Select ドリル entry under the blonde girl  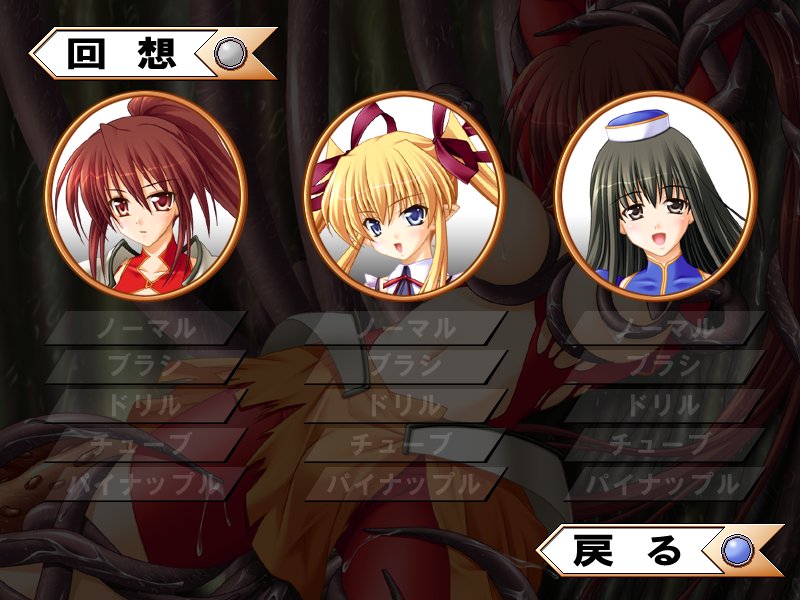click(x=405, y=406)
